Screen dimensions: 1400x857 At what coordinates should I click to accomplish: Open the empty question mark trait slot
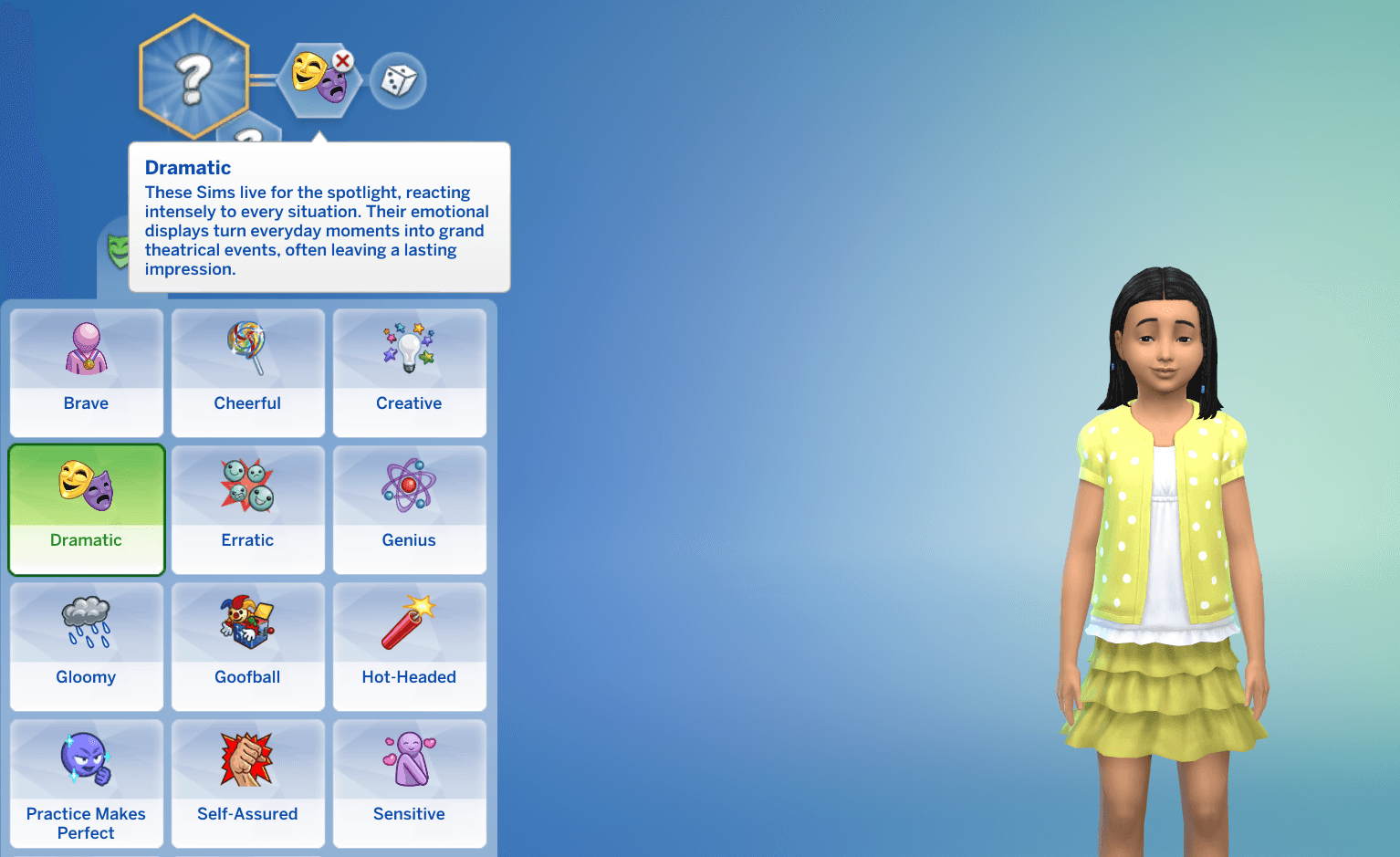coord(193,78)
